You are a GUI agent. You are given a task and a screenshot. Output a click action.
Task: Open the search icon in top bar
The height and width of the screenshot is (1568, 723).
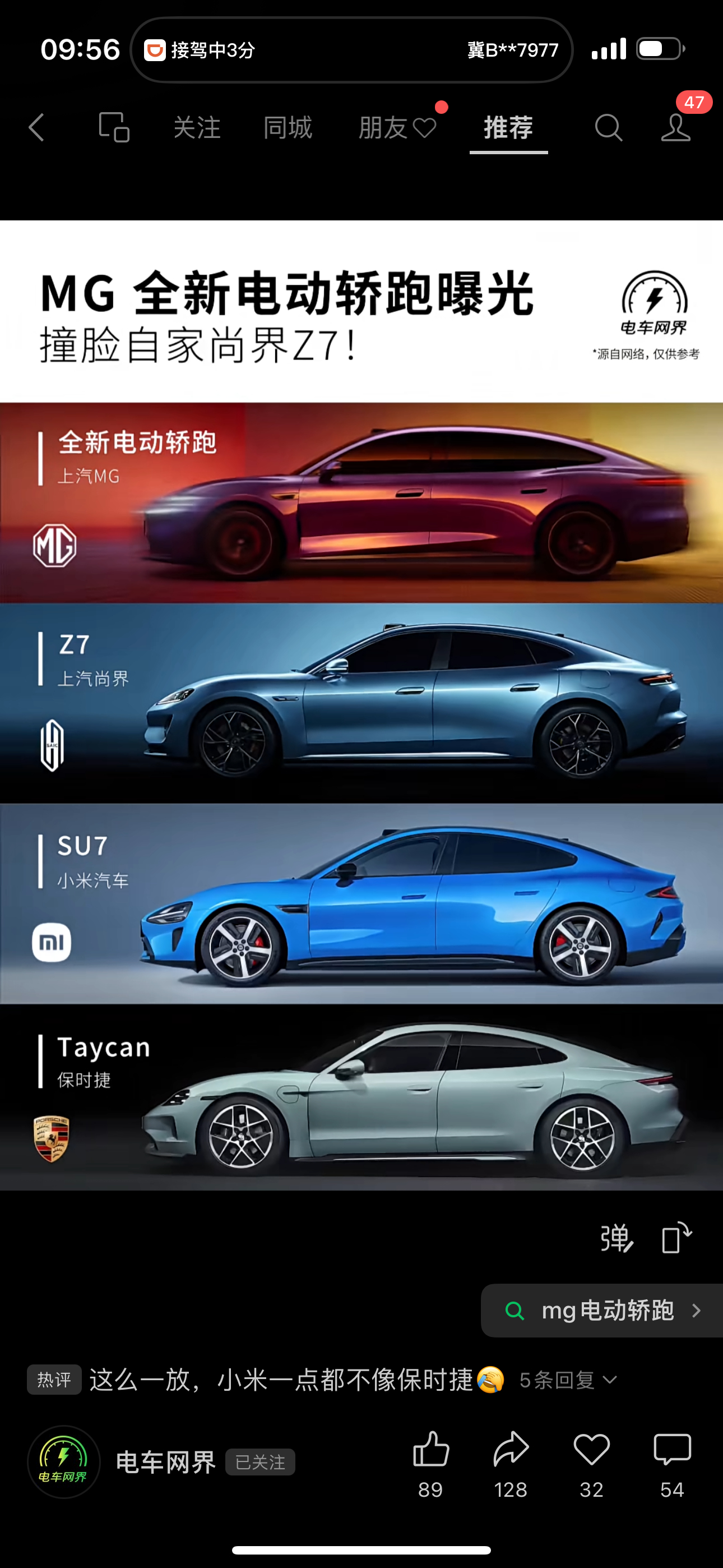click(609, 128)
